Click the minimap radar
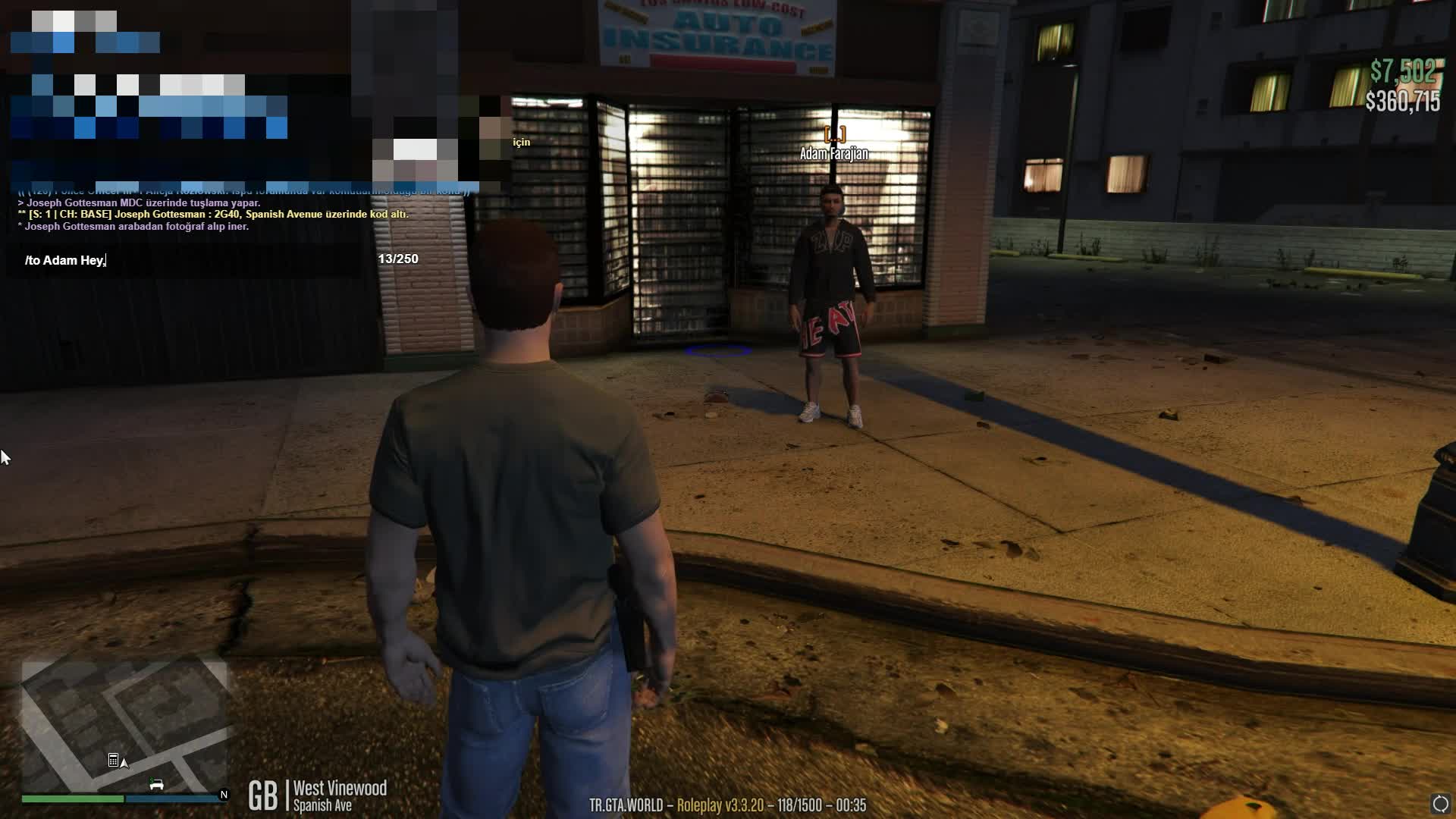Screen dimensions: 1456x819 pyautogui.click(x=124, y=726)
